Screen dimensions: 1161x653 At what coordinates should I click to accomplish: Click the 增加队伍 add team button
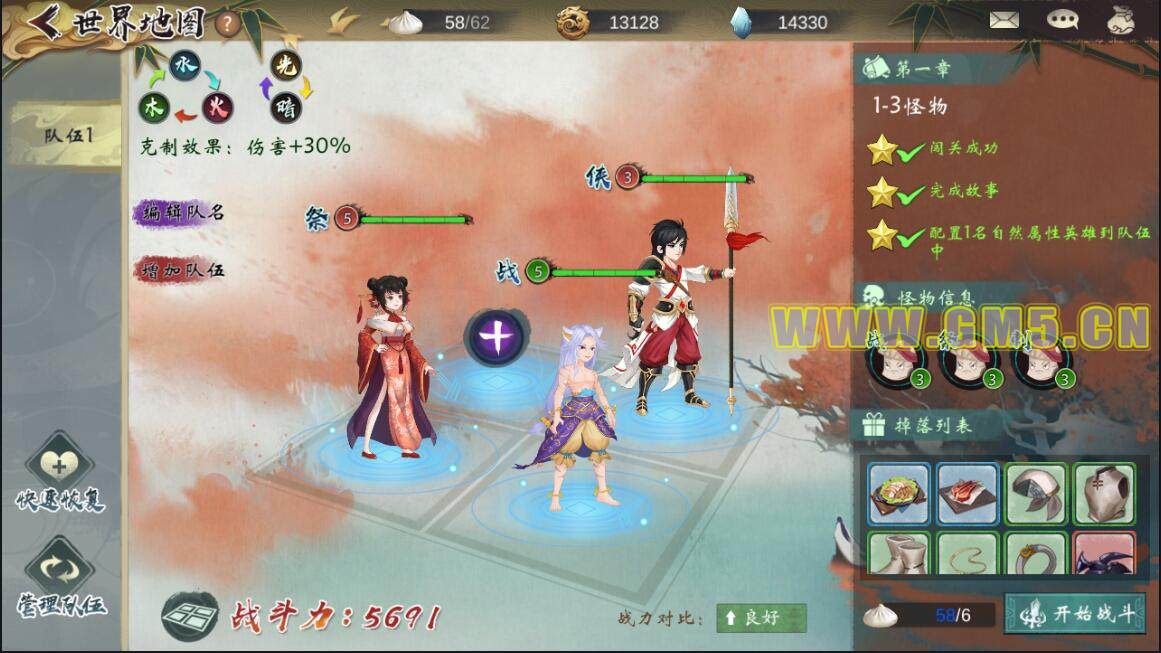point(182,269)
